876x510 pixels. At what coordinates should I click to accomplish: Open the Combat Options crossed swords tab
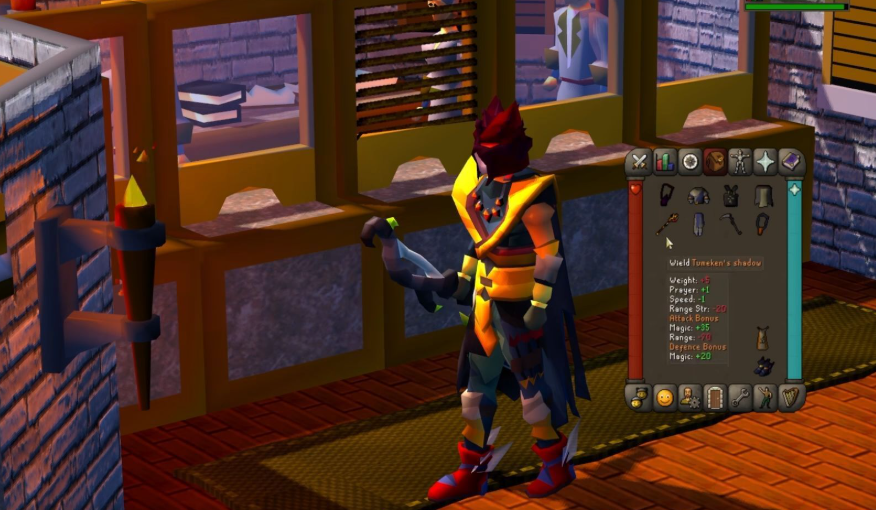[x=640, y=162]
